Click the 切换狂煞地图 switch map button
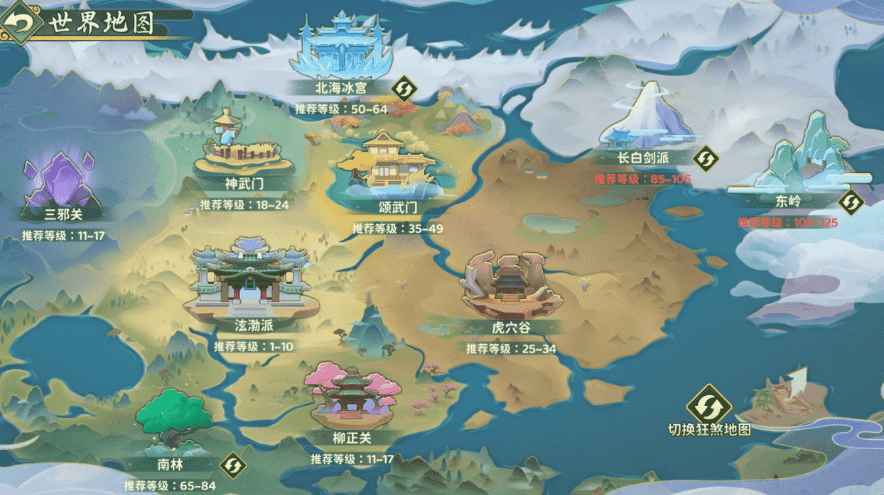884x495 pixels. click(709, 405)
